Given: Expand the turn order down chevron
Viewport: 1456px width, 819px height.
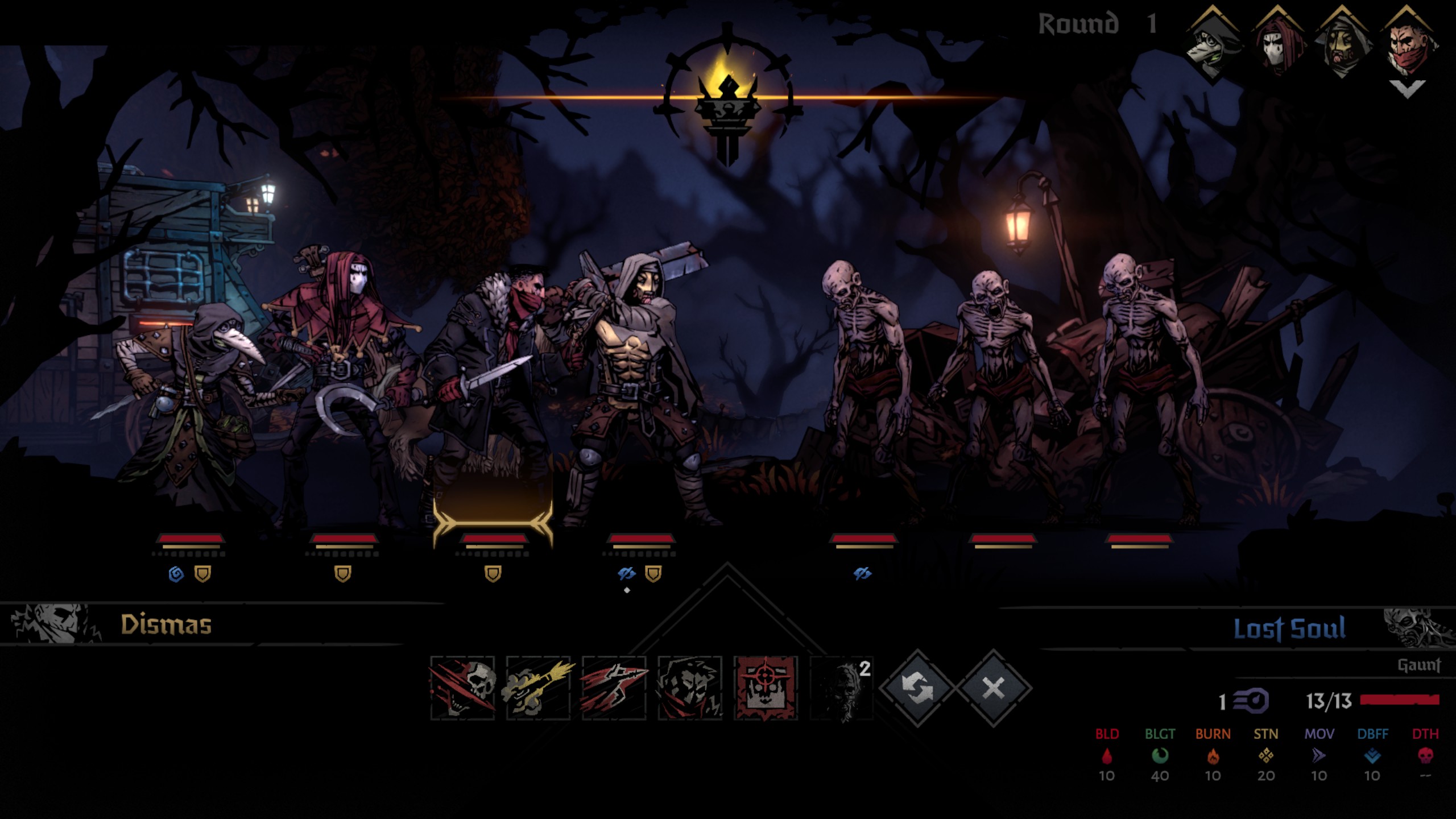Looking at the screenshot, I should click(x=1407, y=89).
